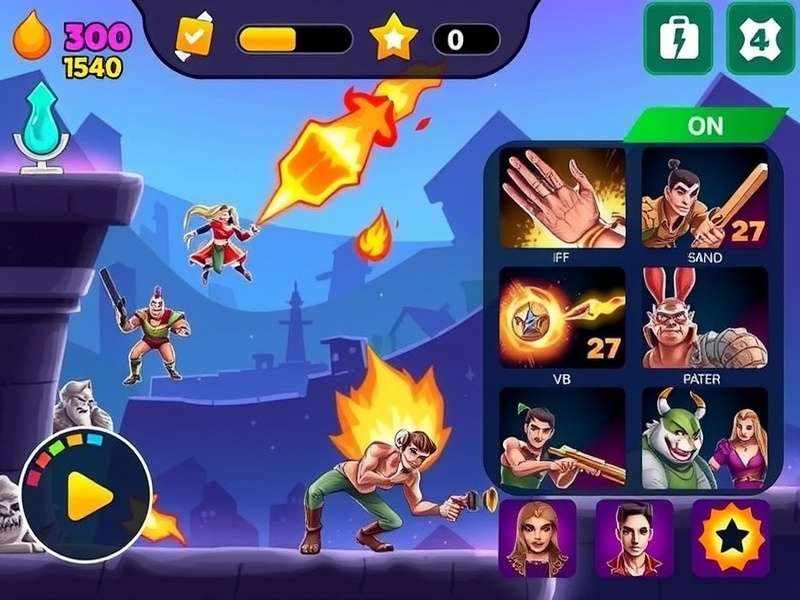Toggle the green ON switch
This screenshot has height=600, width=800.
tap(705, 127)
